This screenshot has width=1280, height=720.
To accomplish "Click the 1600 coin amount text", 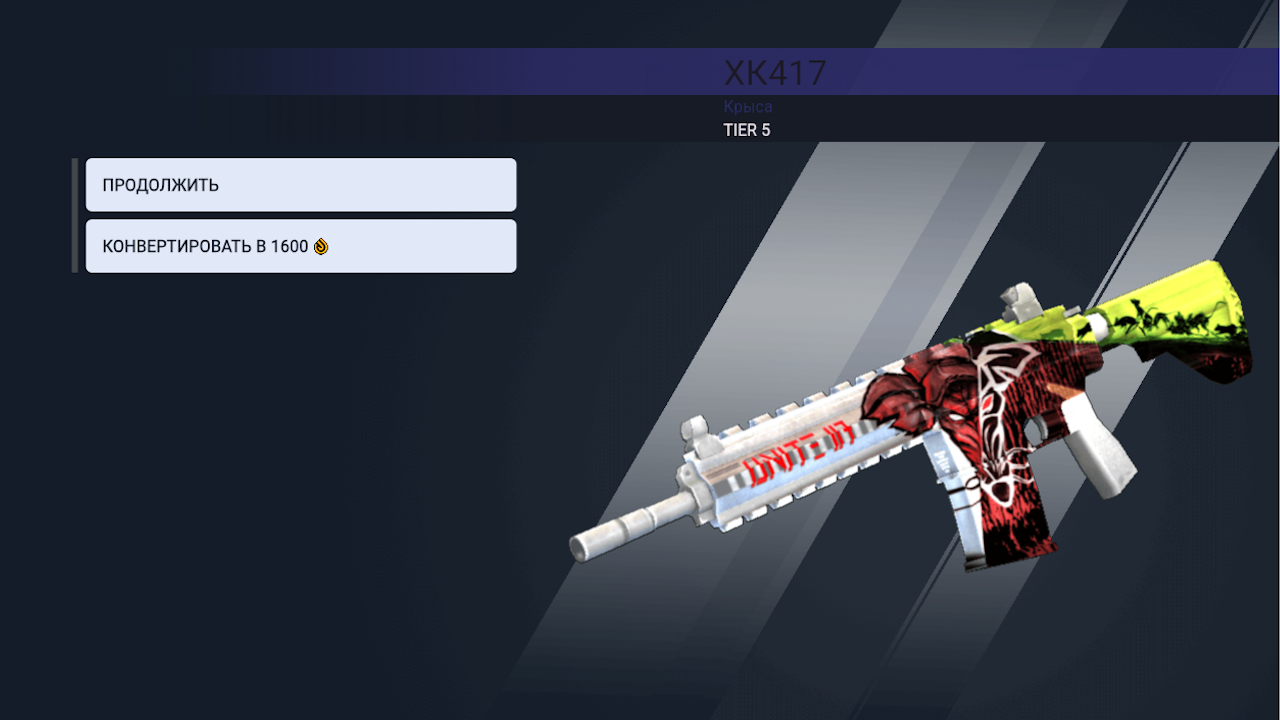I will tap(290, 245).
